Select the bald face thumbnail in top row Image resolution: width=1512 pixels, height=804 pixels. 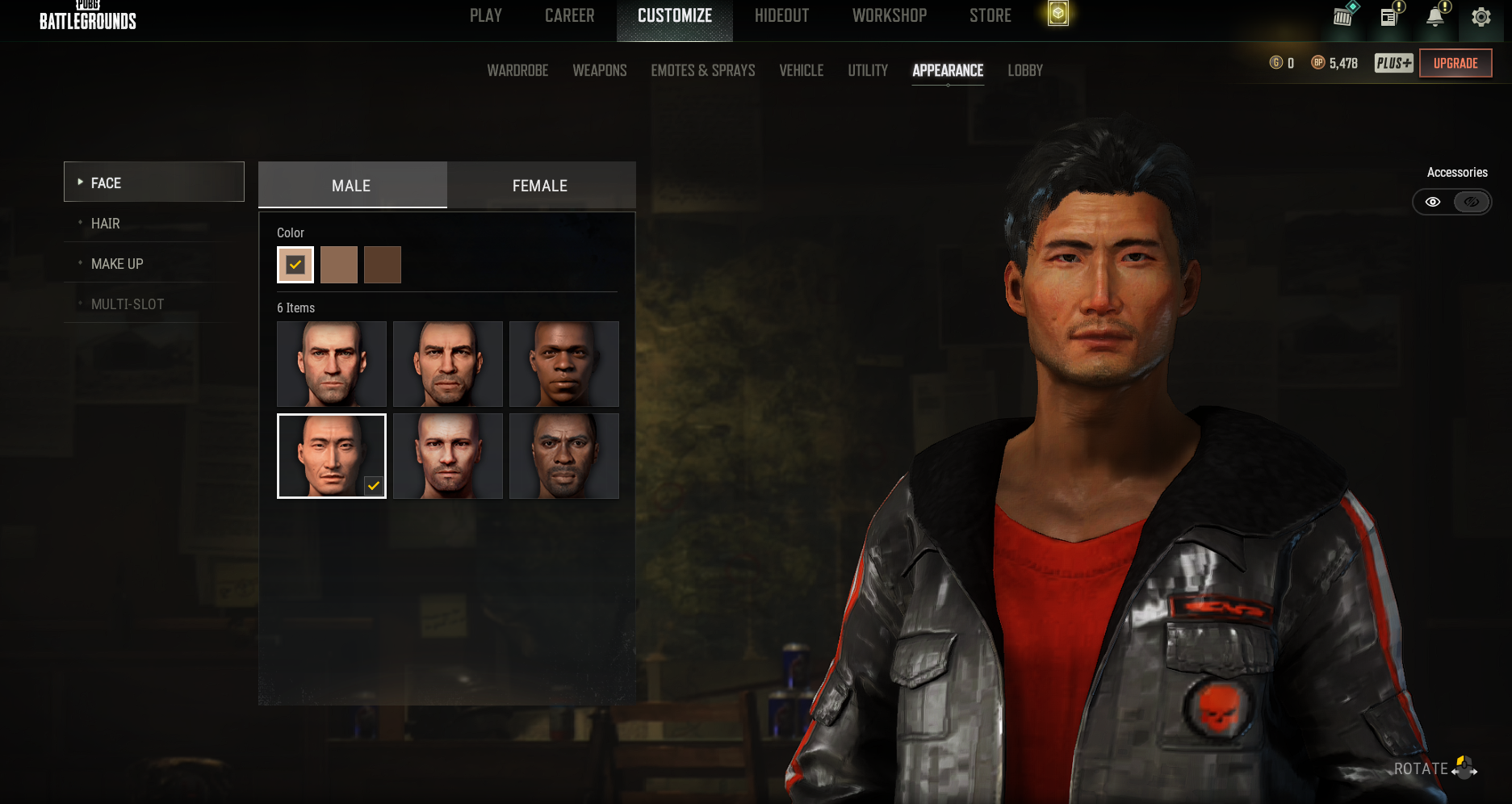332,364
